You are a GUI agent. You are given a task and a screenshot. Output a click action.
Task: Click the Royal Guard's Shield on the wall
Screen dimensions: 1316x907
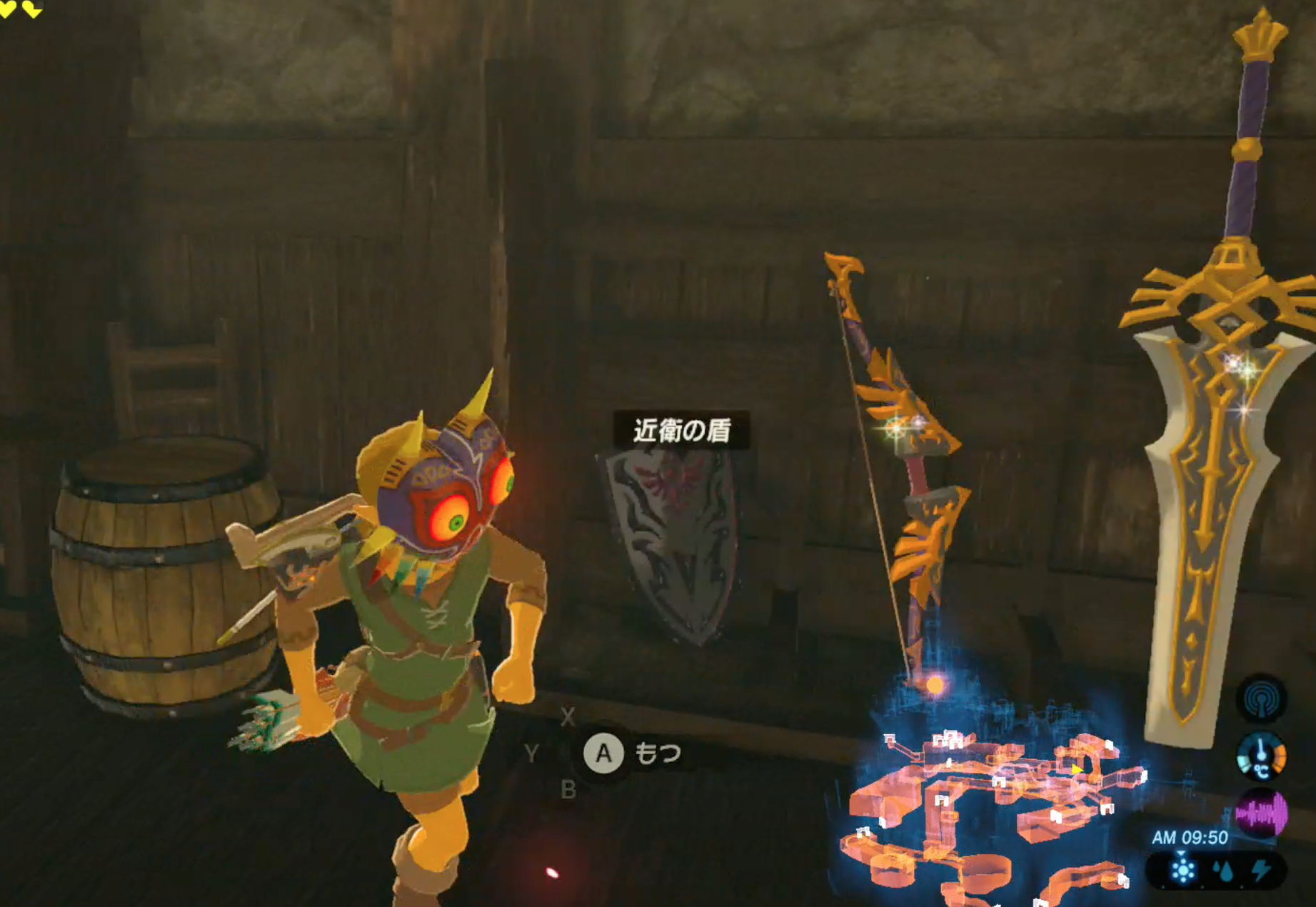[x=676, y=543]
